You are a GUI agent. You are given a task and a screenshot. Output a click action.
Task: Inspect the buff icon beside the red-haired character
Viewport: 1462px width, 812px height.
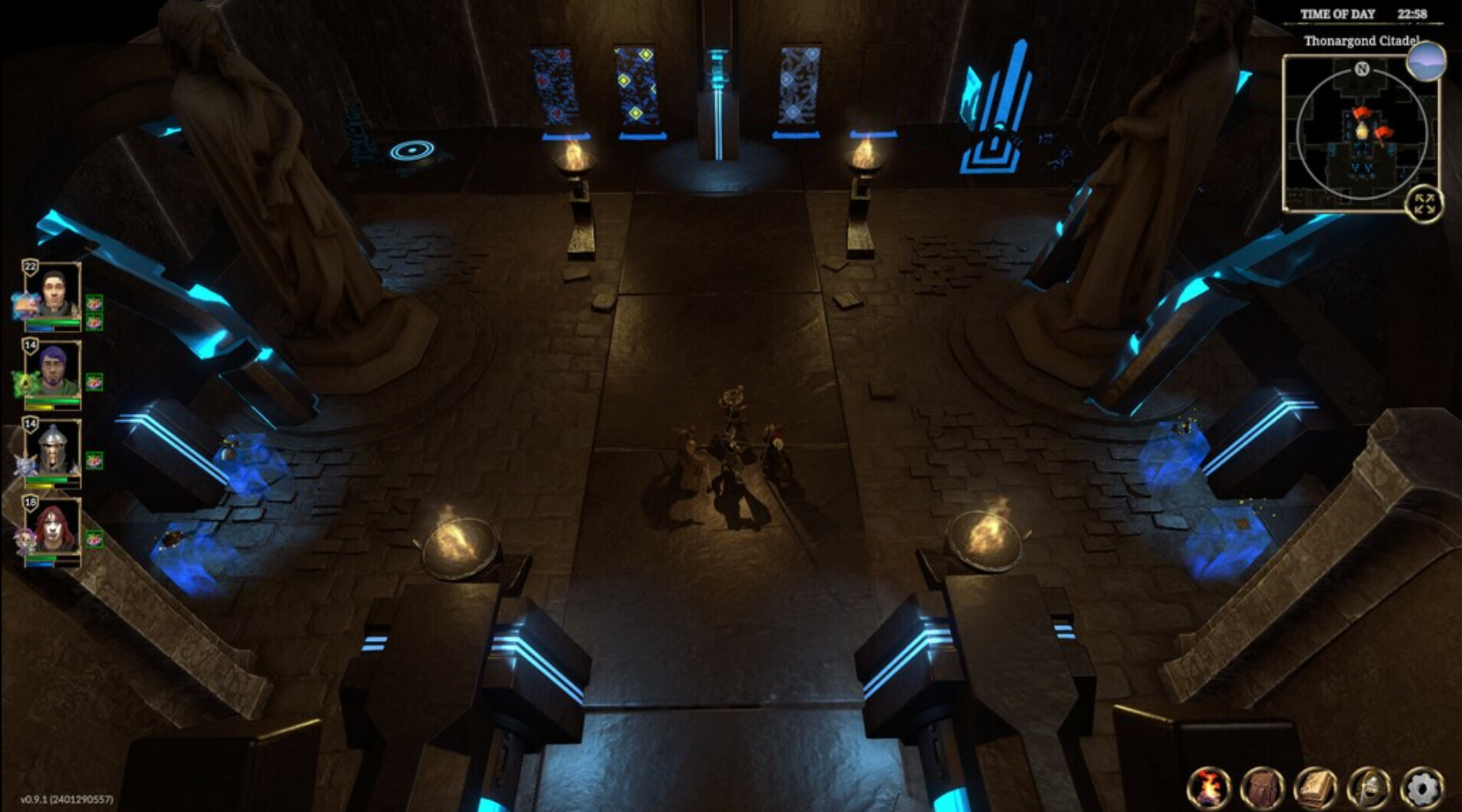[x=95, y=537]
